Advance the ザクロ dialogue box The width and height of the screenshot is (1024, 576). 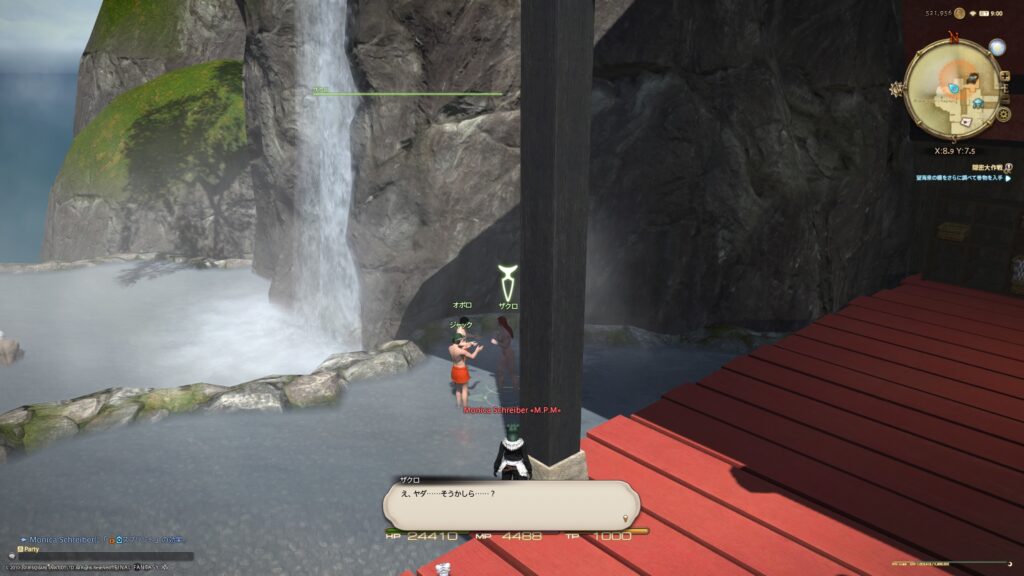511,505
